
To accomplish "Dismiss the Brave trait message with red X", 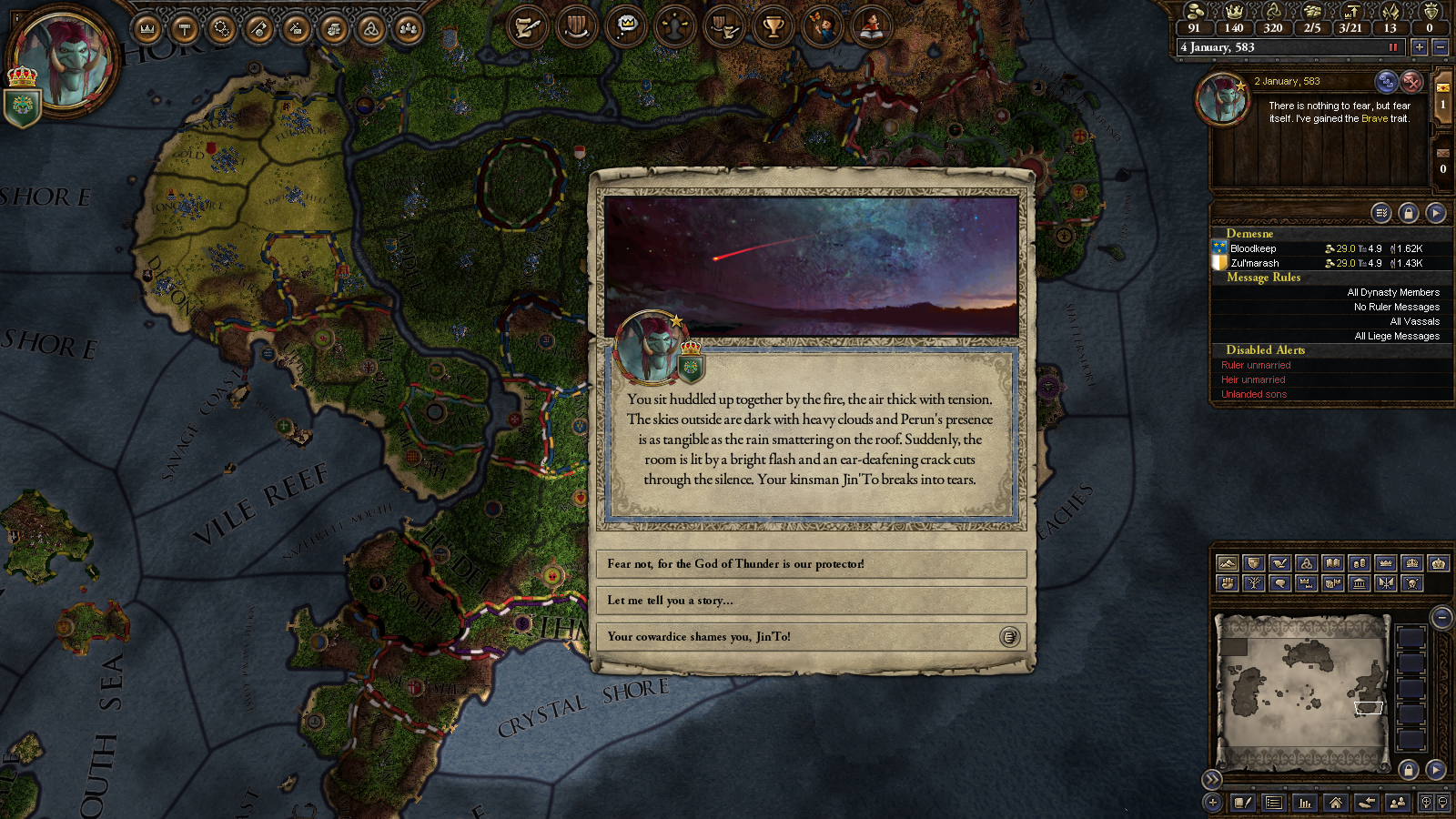I will click(1411, 82).
